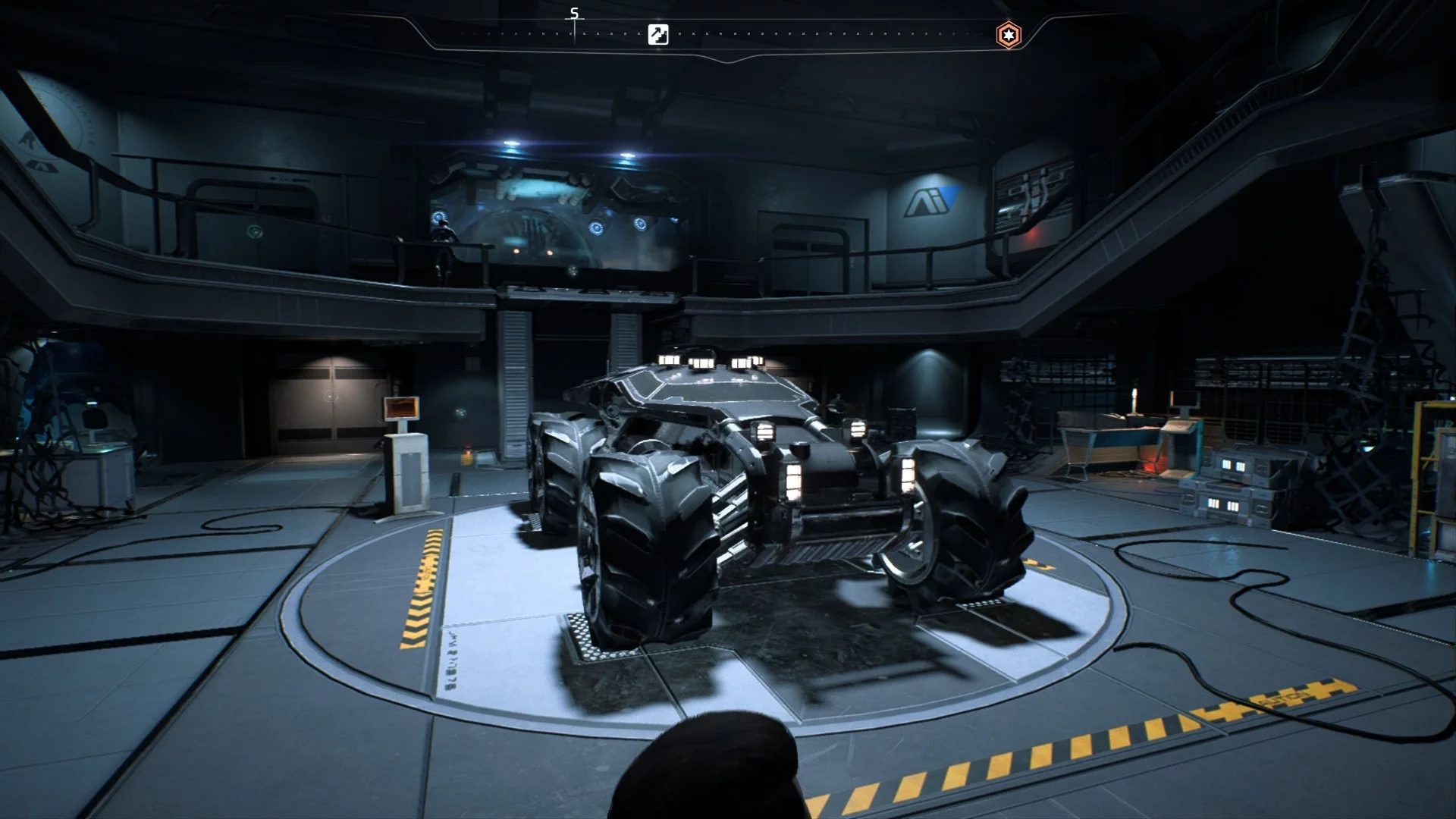Image resolution: width=1456 pixels, height=819 pixels.
Task: Click the stairs icon on the compass
Action: pyautogui.click(x=658, y=35)
